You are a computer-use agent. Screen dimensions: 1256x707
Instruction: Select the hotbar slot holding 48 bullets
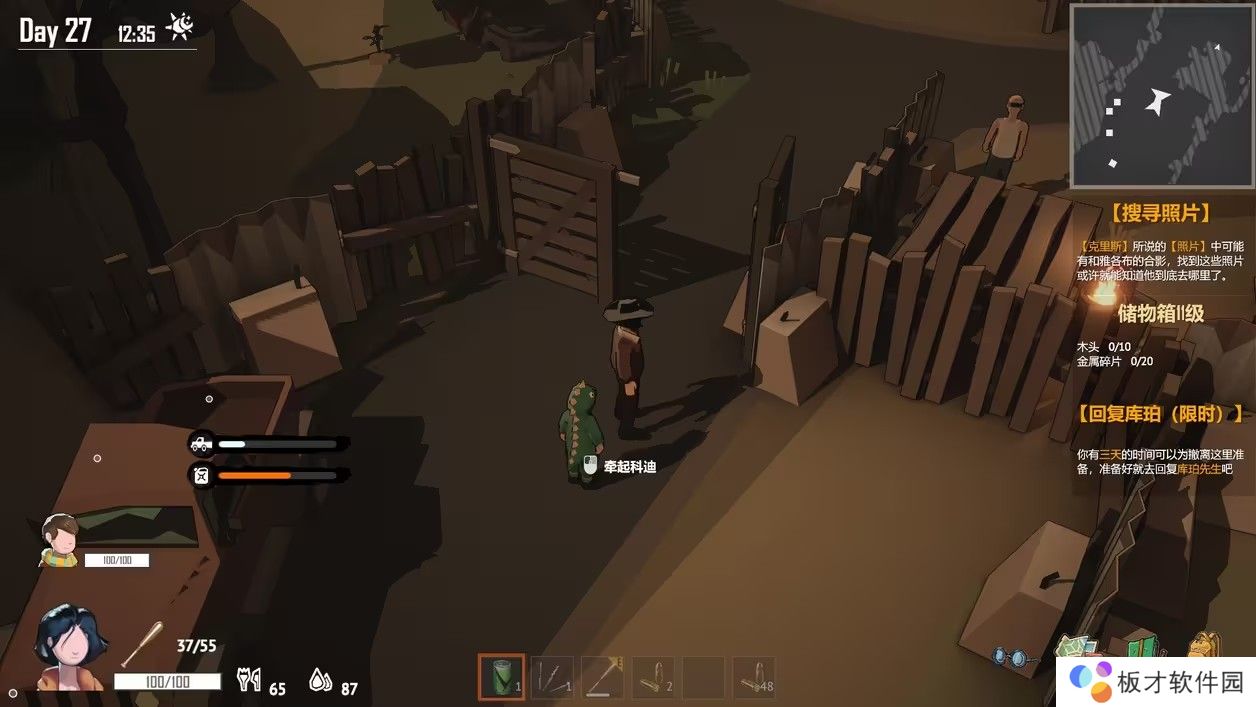(x=753, y=677)
